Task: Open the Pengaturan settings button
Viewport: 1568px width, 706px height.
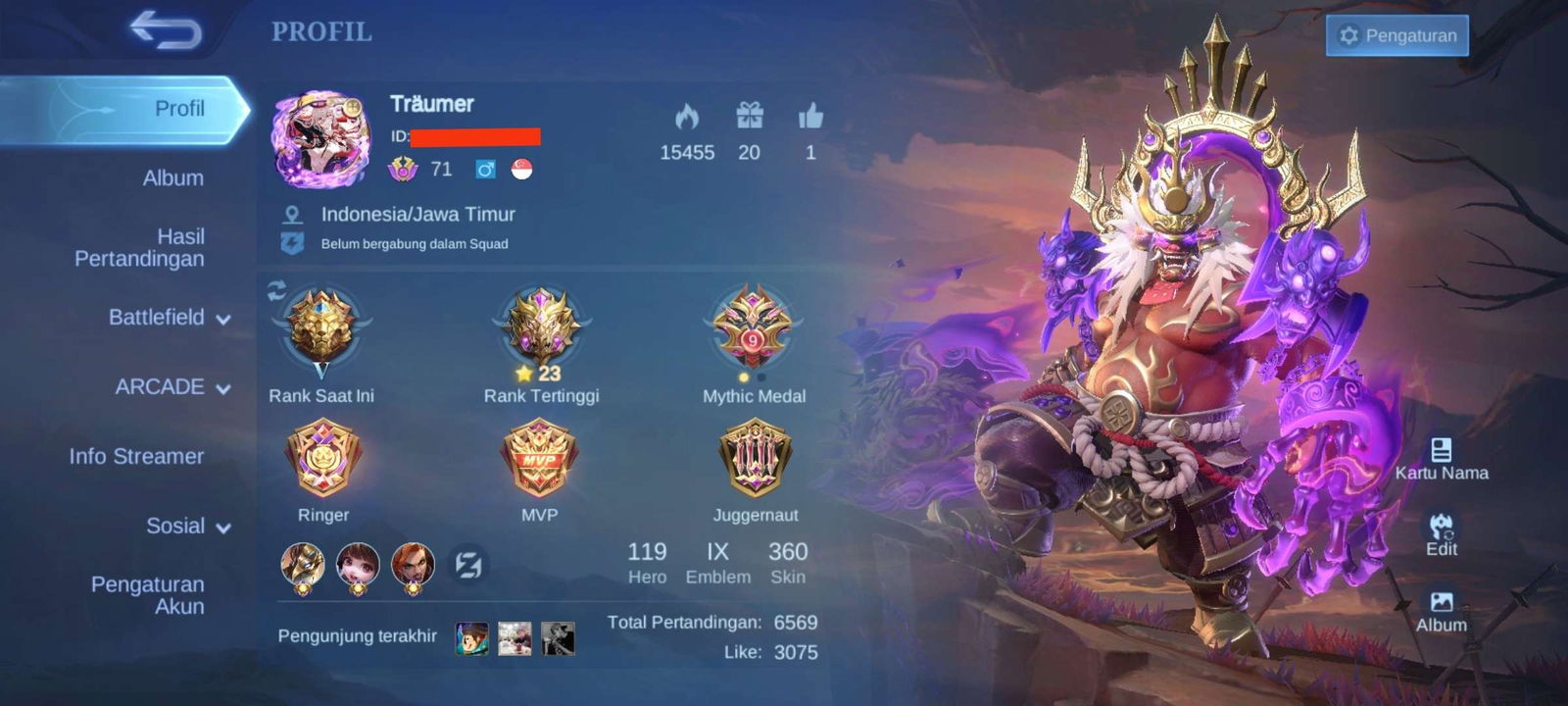Action: pyautogui.click(x=1396, y=35)
